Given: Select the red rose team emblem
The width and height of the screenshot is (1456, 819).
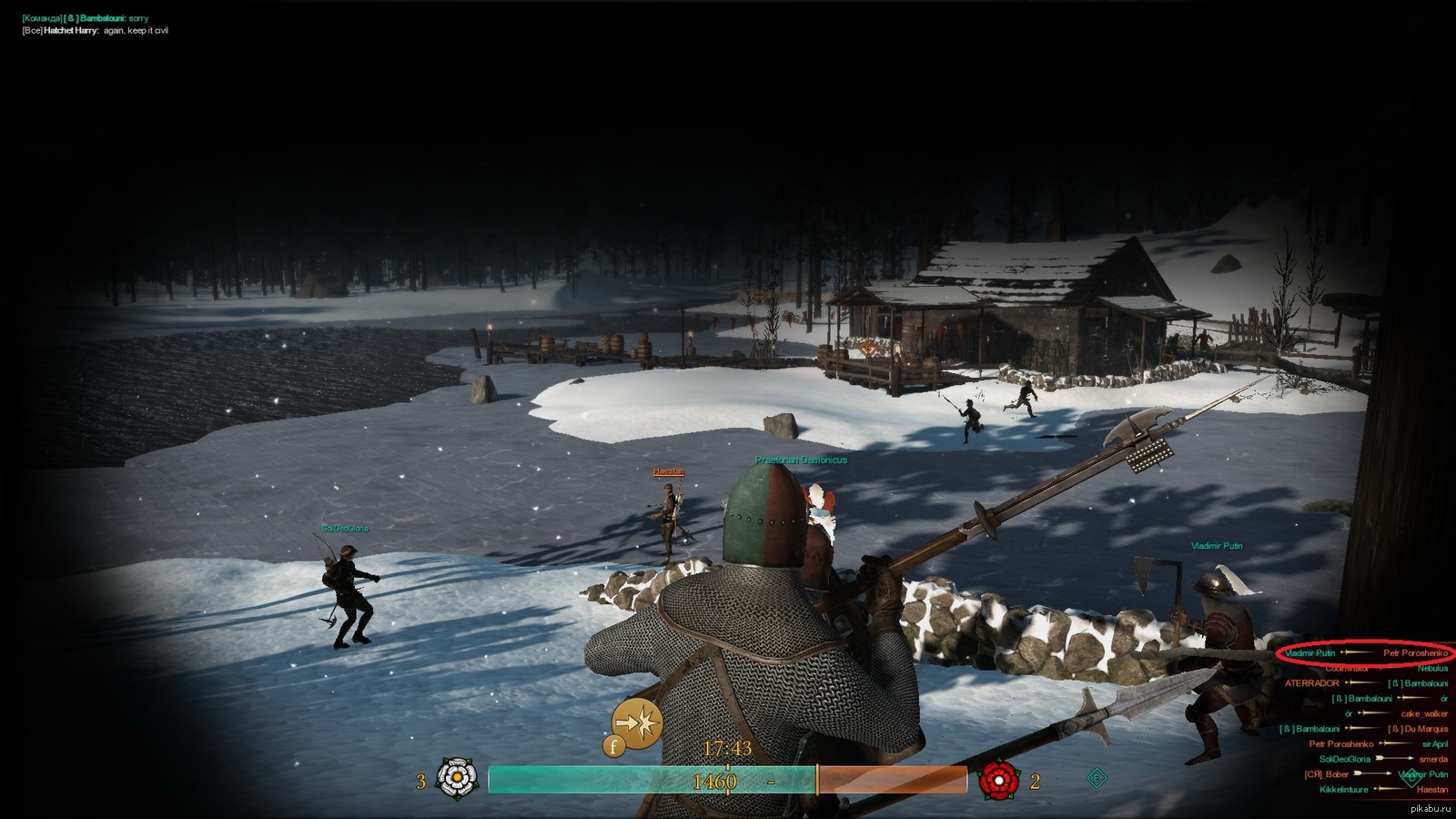Looking at the screenshot, I should 998,780.
